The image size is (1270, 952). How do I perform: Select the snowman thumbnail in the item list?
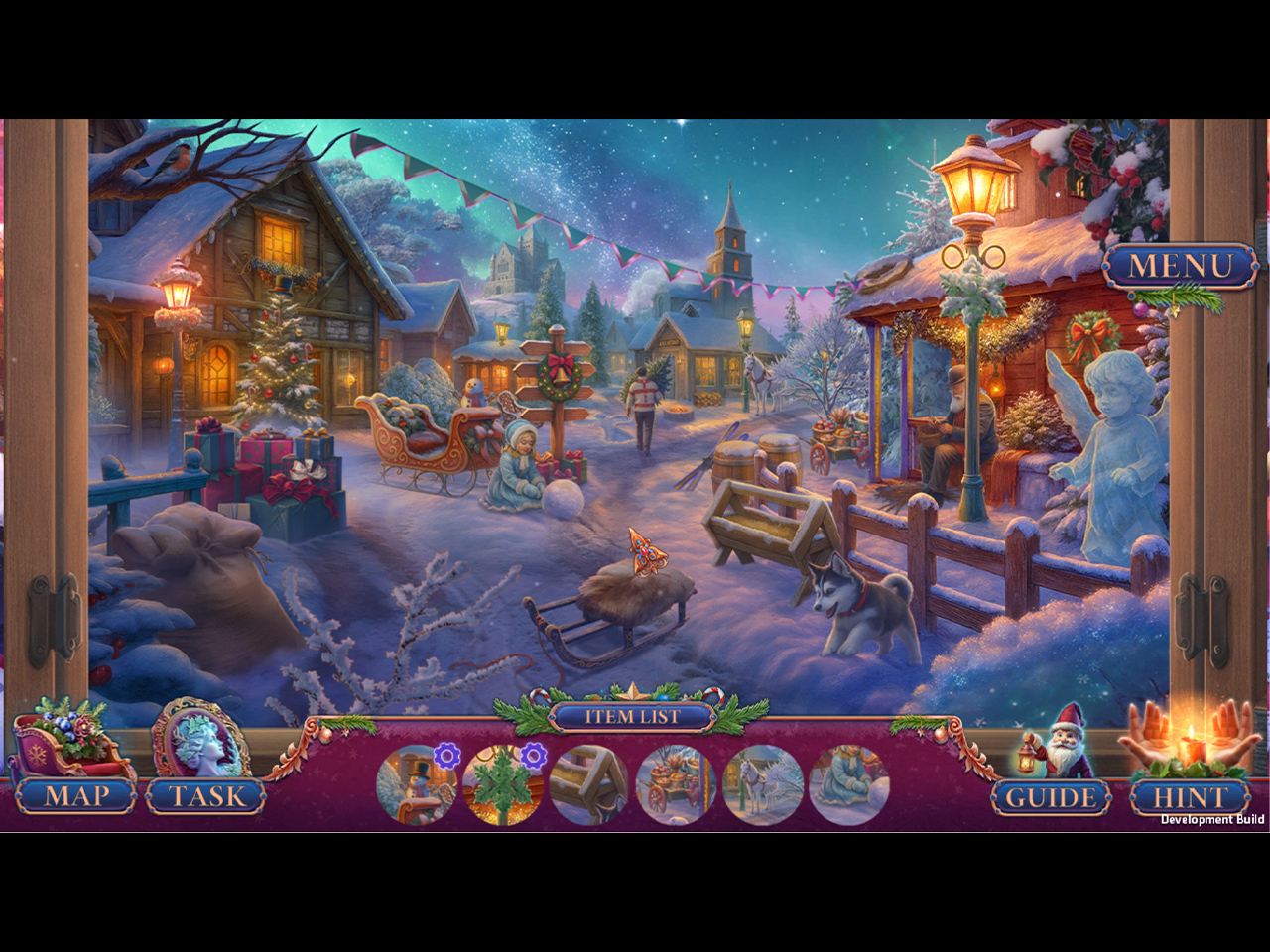pos(417,785)
